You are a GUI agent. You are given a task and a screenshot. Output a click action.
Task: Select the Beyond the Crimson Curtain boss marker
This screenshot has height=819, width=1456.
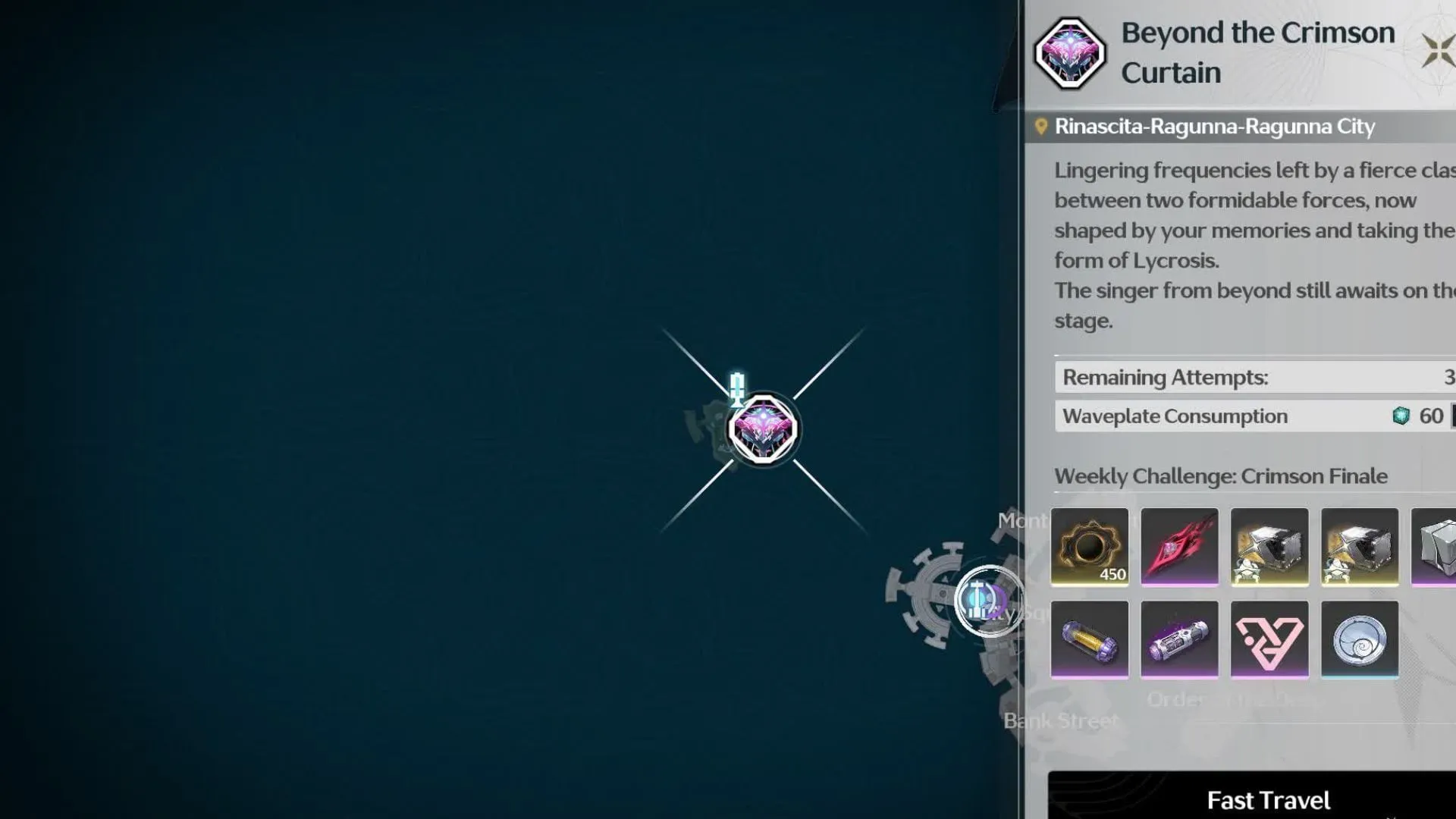coord(762,428)
